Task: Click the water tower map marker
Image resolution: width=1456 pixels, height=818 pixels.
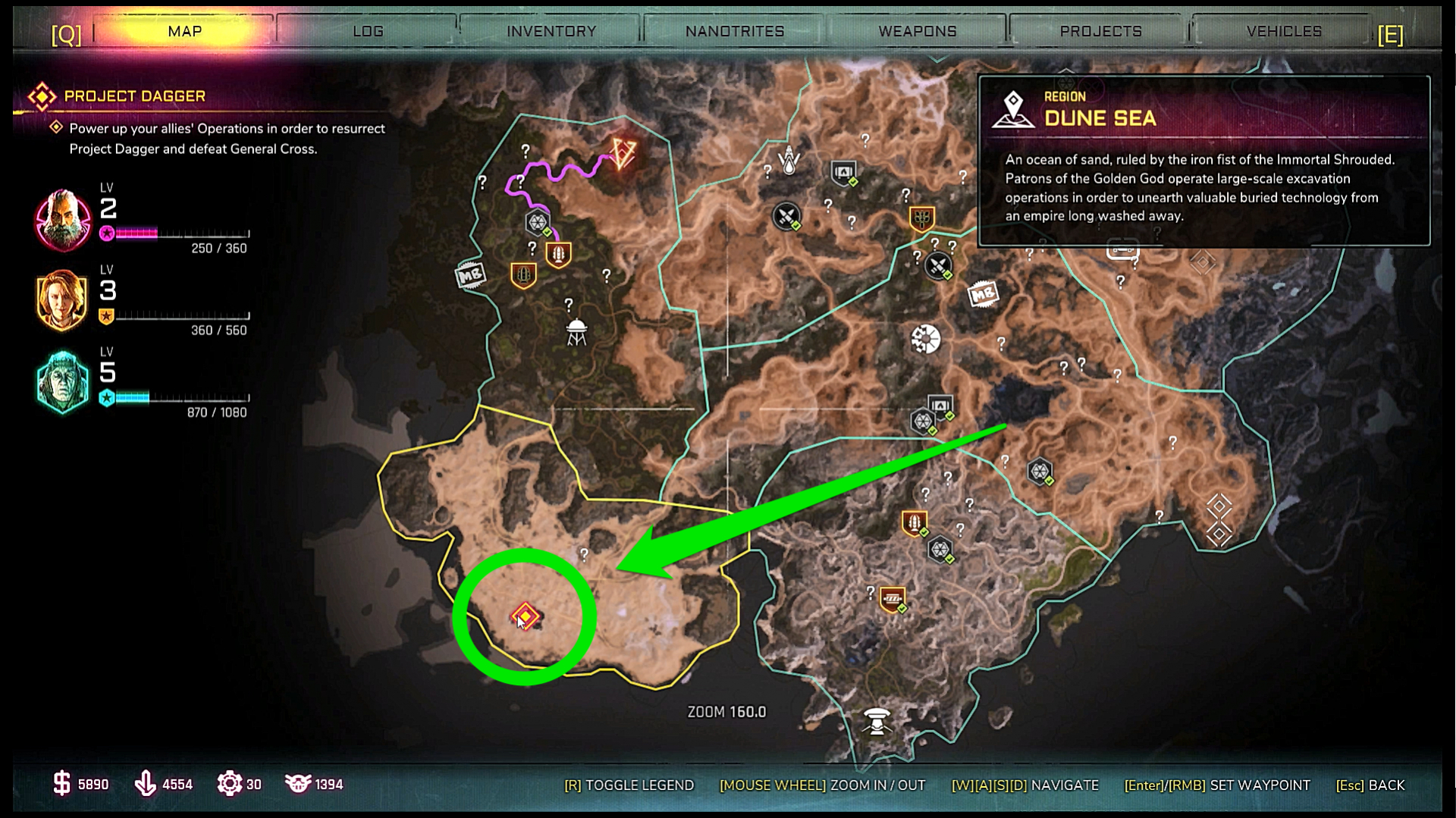Action: click(x=577, y=332)
